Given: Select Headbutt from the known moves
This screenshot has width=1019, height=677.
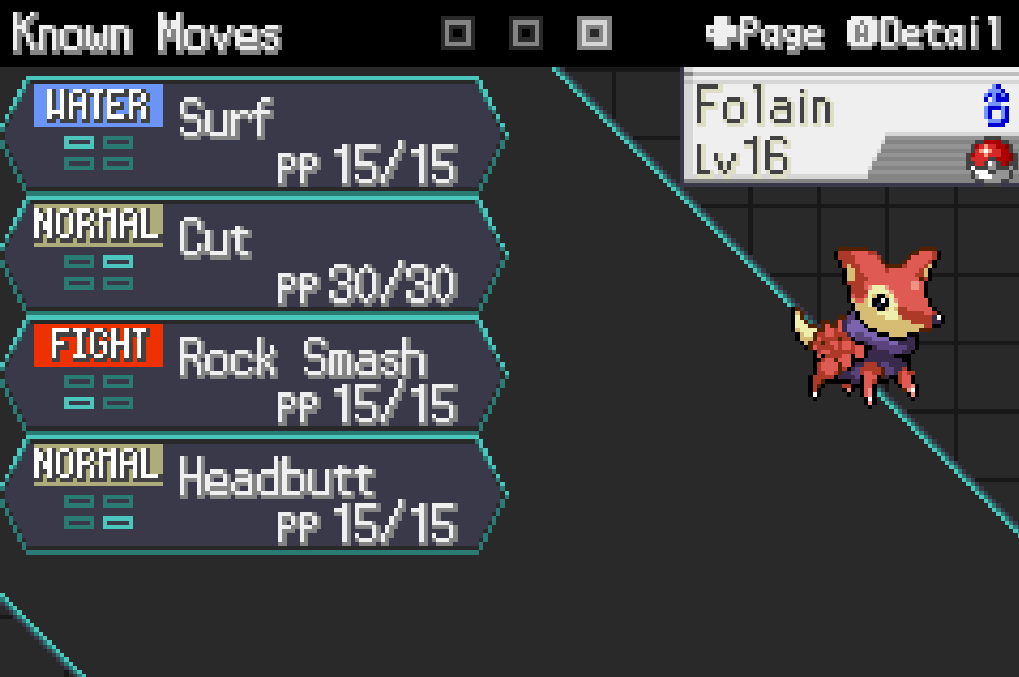Looking at the screenshot, I should pos(255,494).
